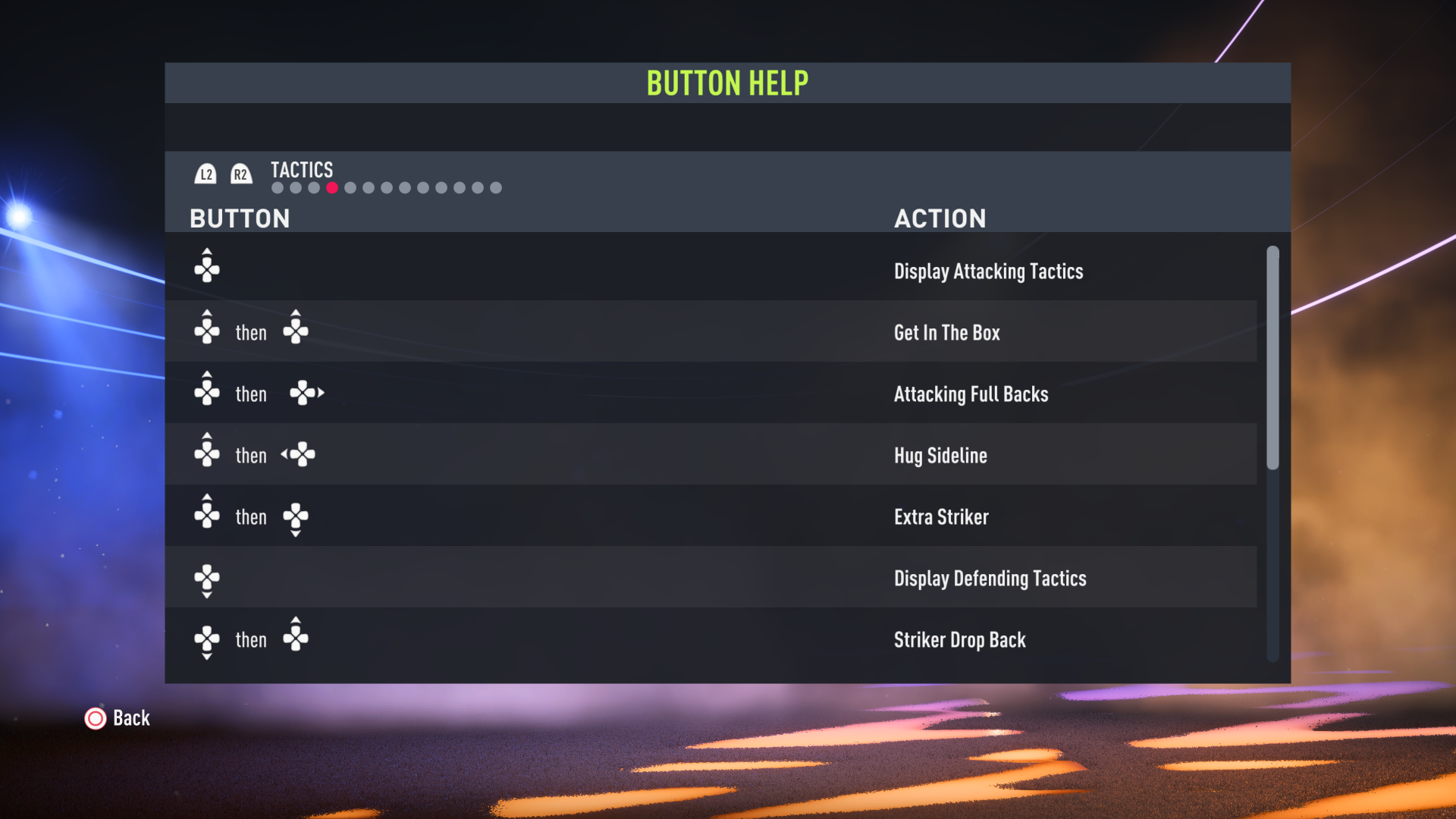Image resolution: width=1456 pixels, height=819 pixels.
Task: Select the Striker Drop Back row
Action: click(959, 640)
